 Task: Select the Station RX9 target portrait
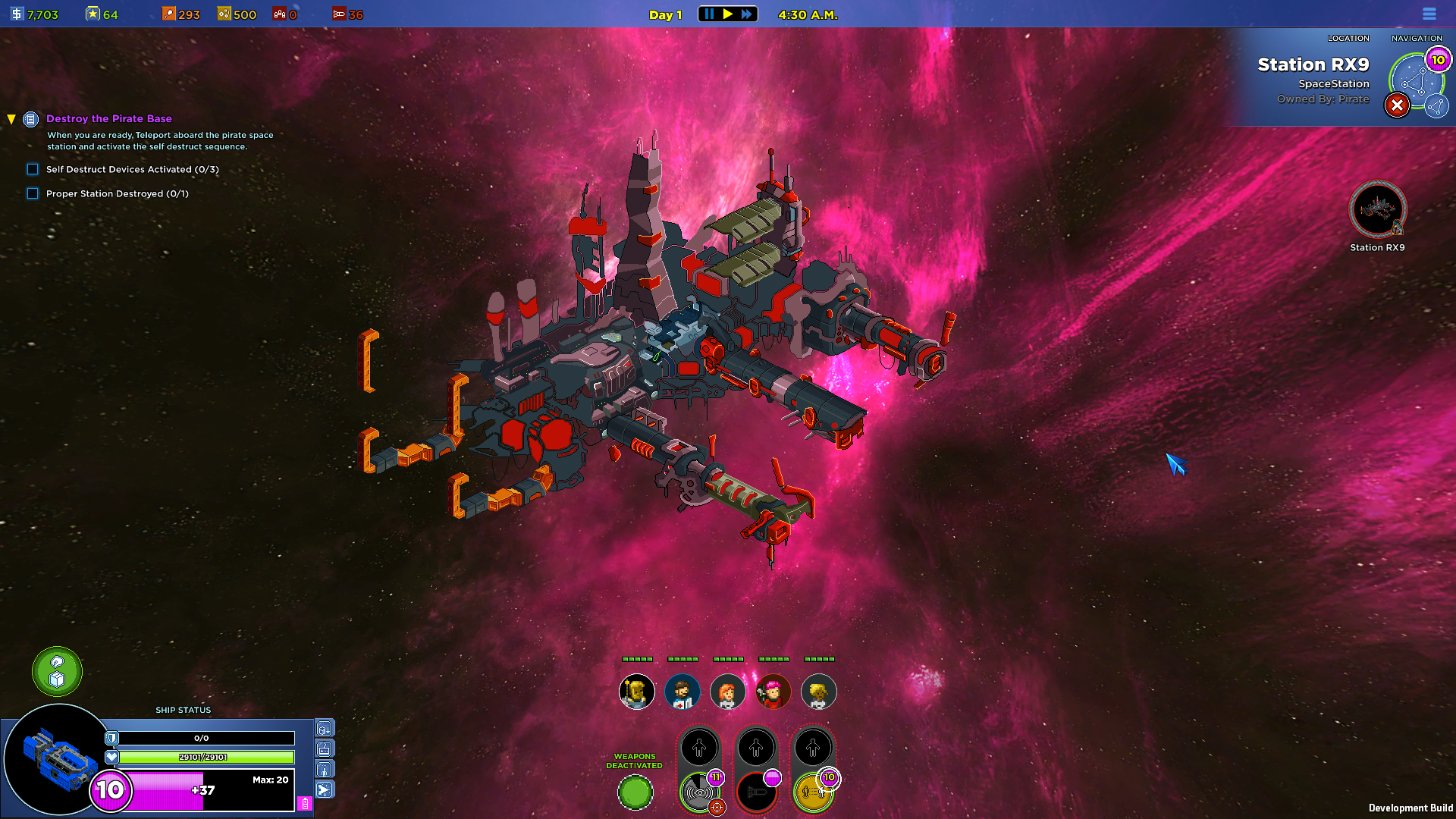pyautogui.click(x=1377, y=209)
